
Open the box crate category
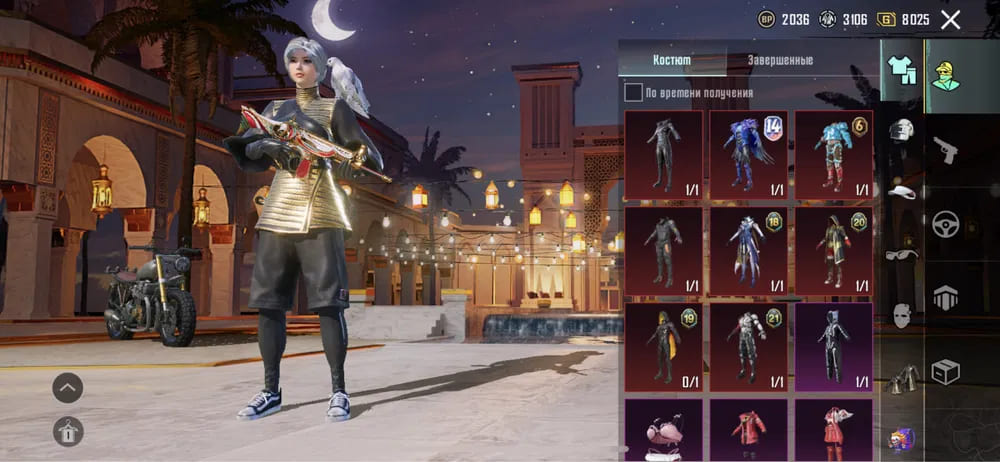[x=945, y=371]
